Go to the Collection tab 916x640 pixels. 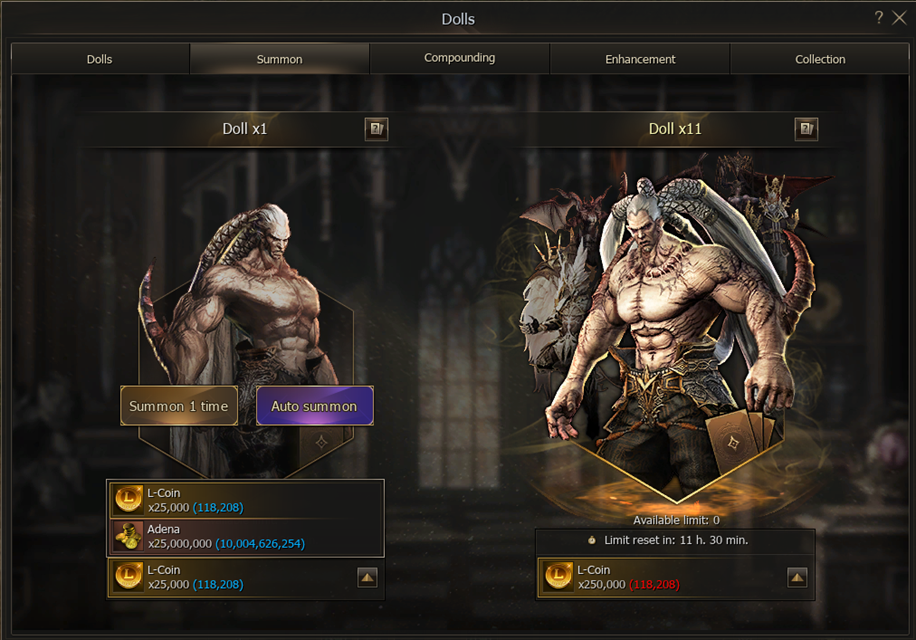(820, 59)
